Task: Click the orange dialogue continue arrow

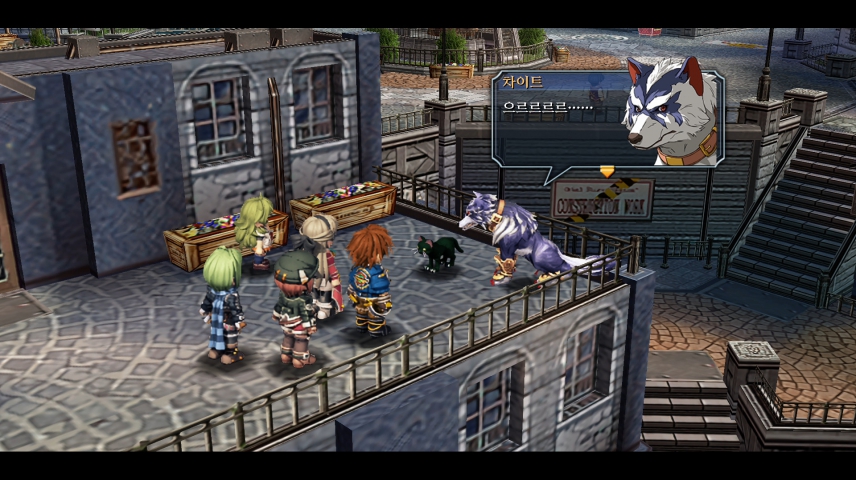Action: click(x=606, y=172)
